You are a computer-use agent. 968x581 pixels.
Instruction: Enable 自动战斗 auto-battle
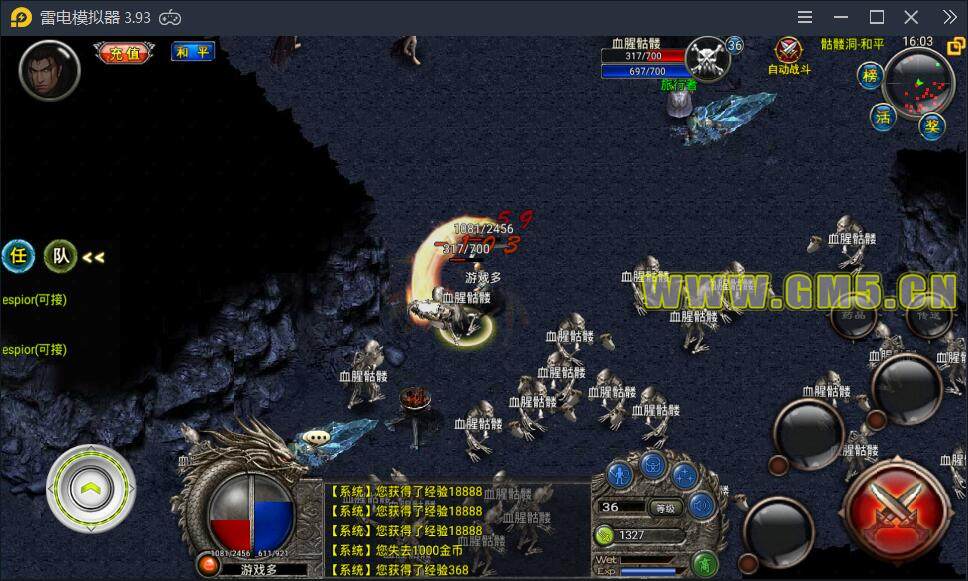[x=789, y=55]
